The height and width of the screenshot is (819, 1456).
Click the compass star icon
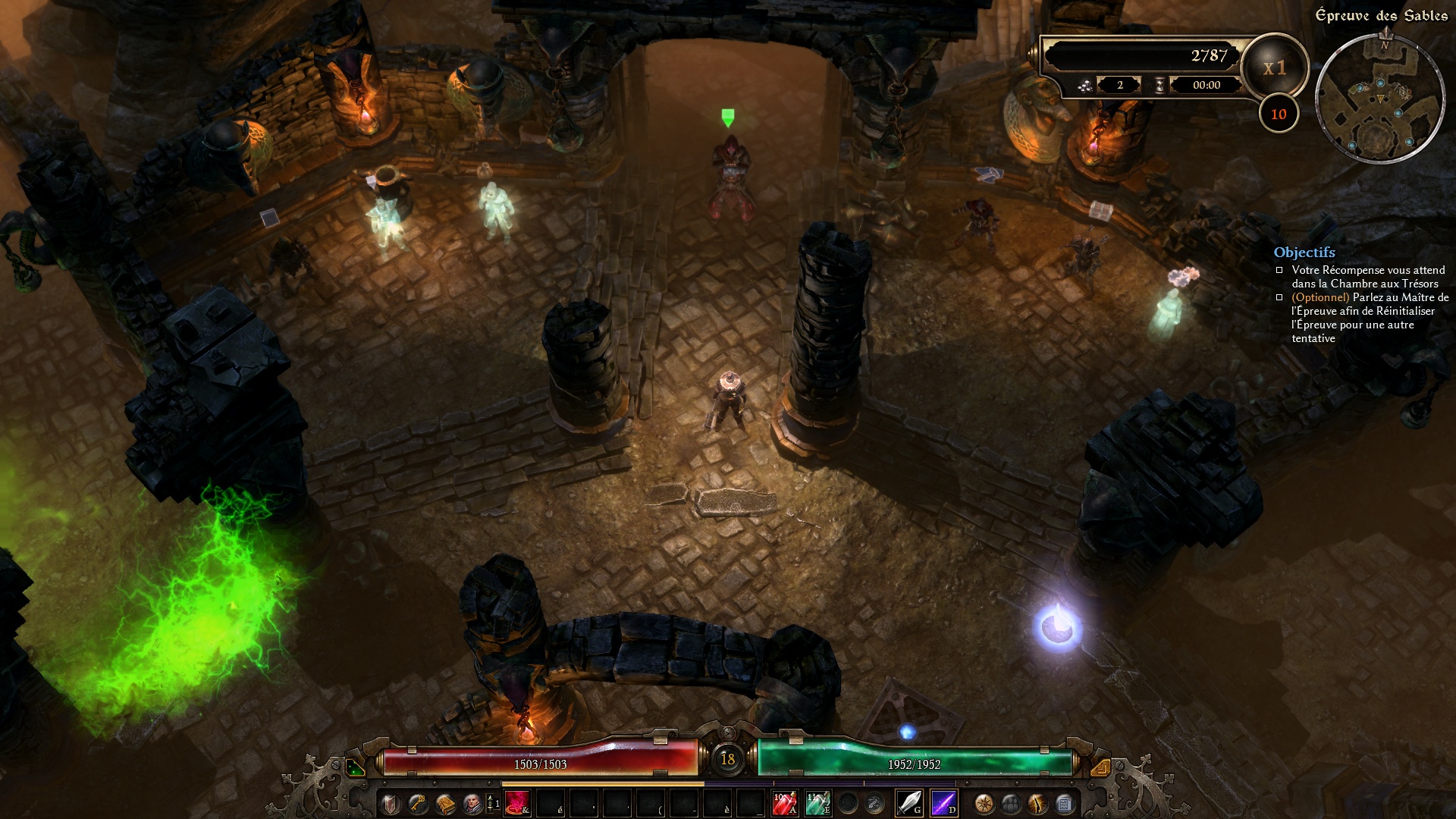[984, 803]
